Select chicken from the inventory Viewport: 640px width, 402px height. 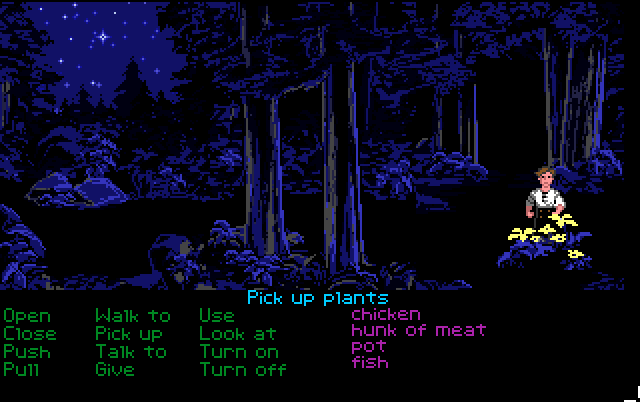point(386,314)
